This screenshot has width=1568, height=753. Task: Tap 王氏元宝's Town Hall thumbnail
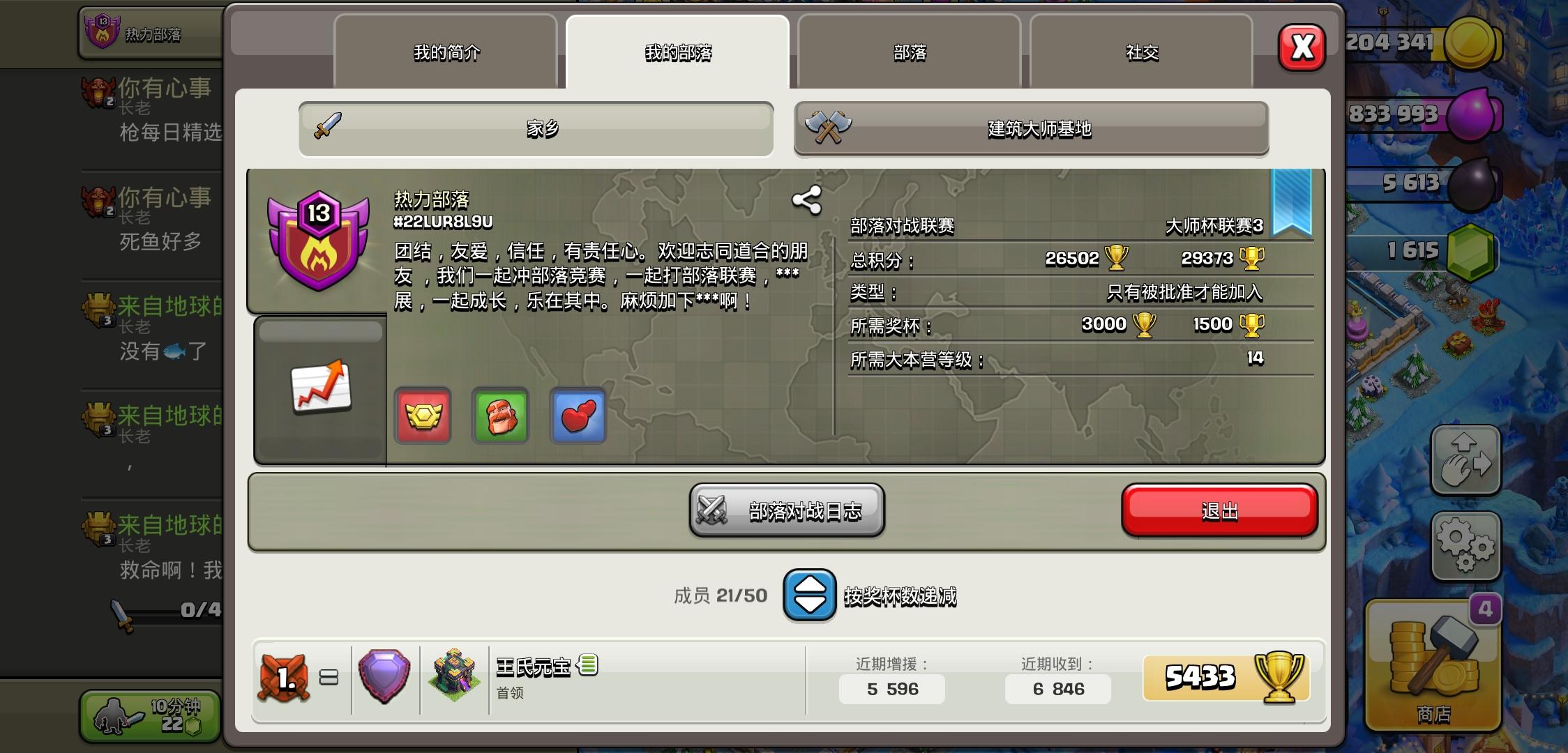pyautogui.click(x=453, y=671)
